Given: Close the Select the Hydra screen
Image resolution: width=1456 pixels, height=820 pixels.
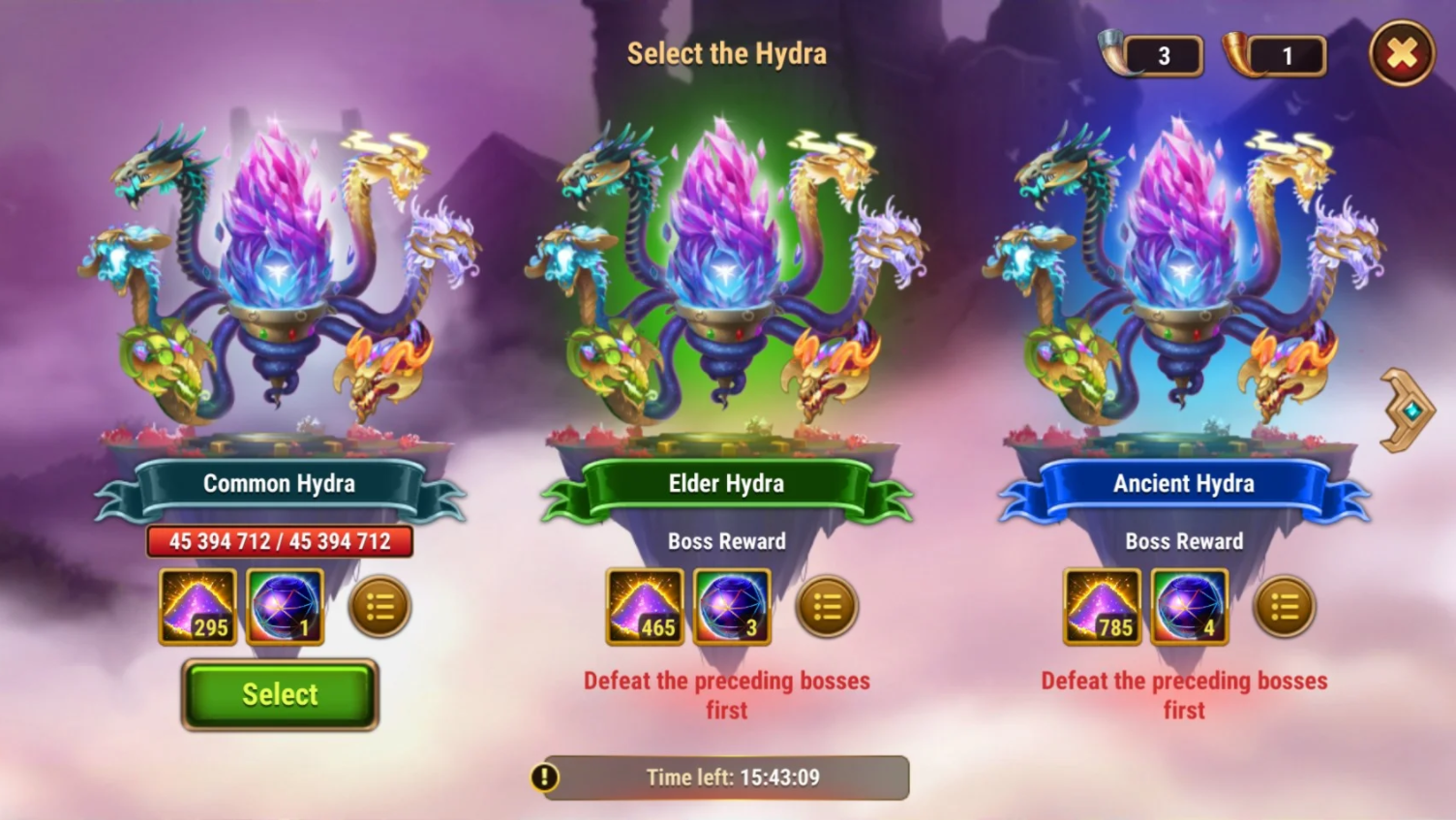Looking at the screenshot, I should click(1401, 54).
